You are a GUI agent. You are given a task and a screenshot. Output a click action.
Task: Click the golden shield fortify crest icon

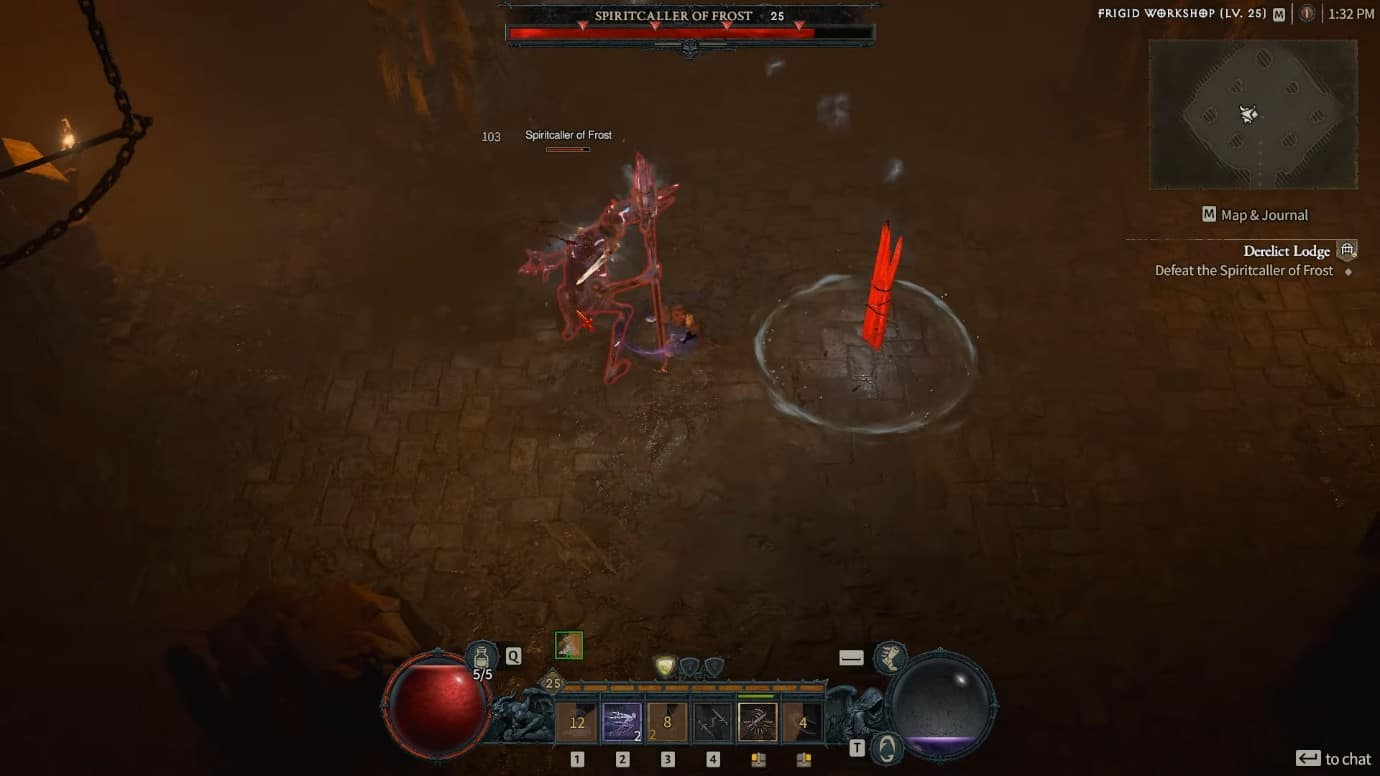coord(666,665)
